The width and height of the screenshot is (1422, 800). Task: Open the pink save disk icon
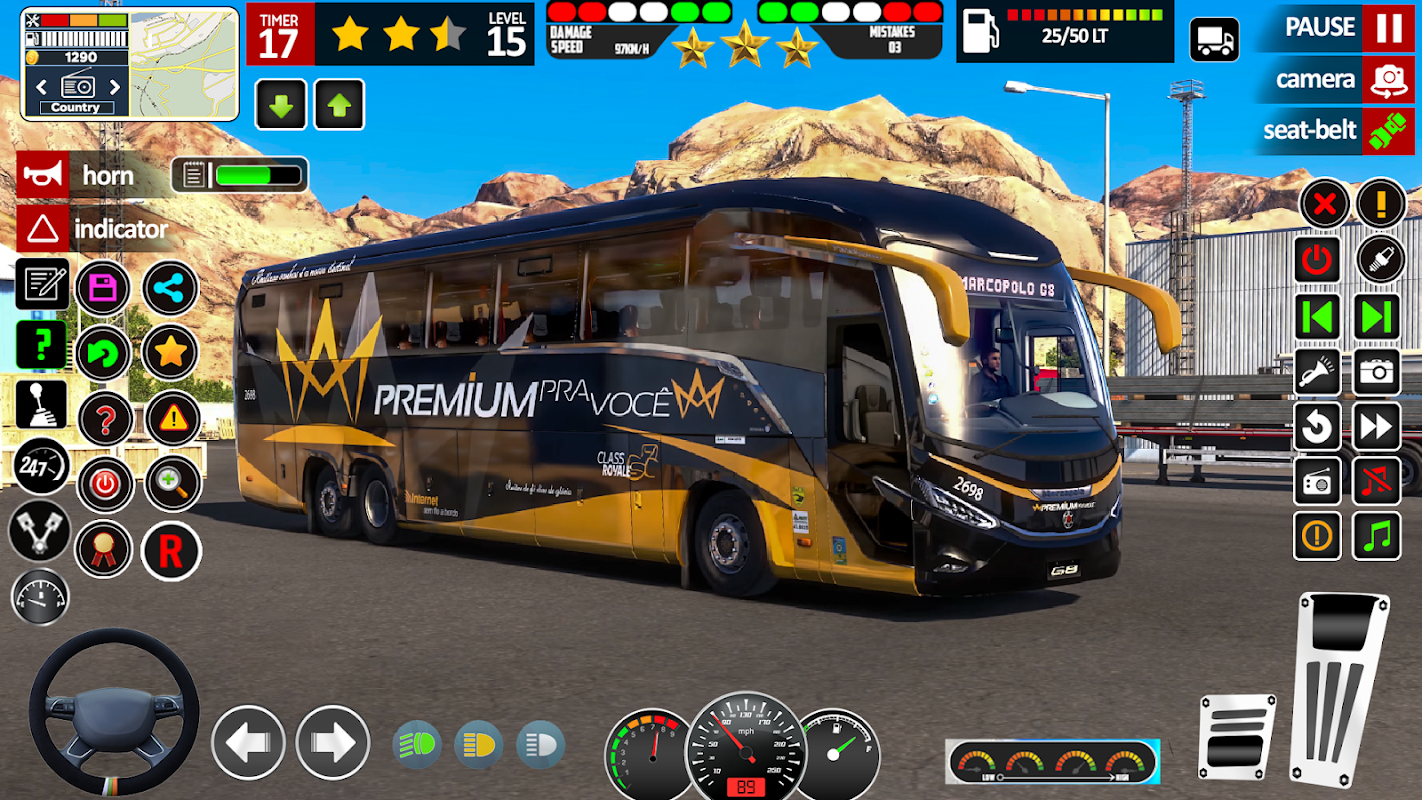(x=103, y=289)
